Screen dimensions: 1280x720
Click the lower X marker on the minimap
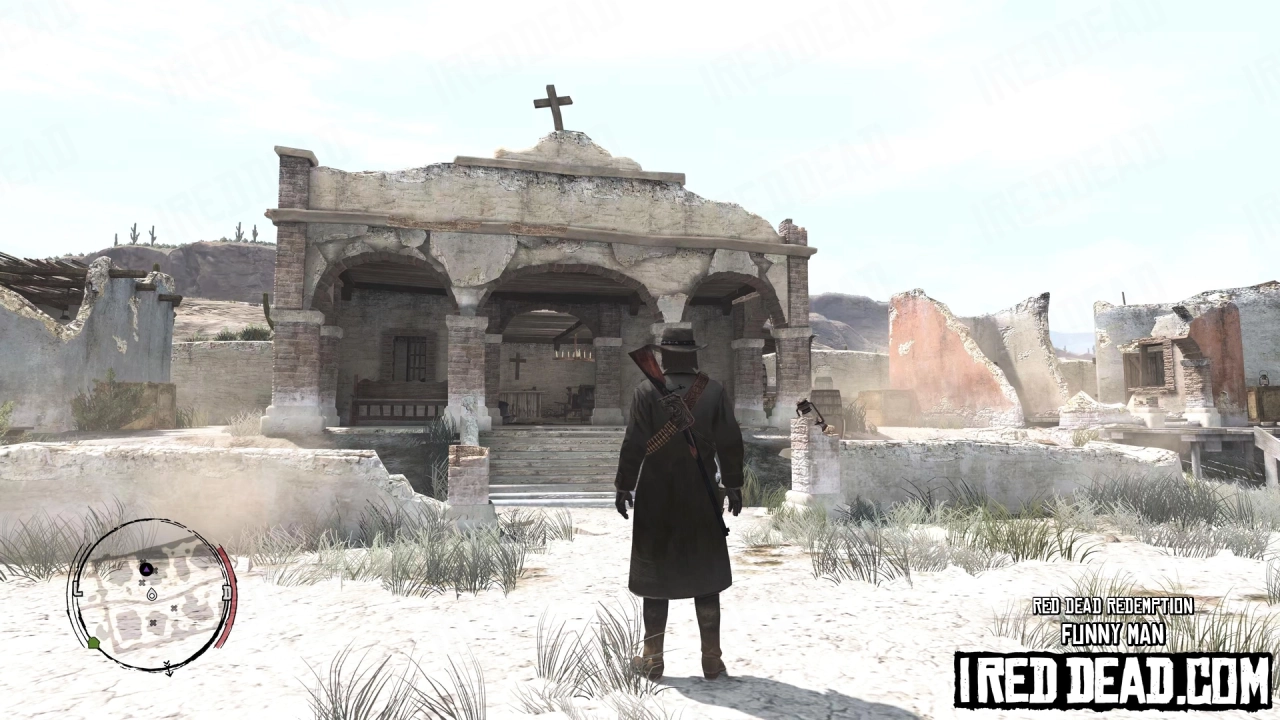[153, 622]
